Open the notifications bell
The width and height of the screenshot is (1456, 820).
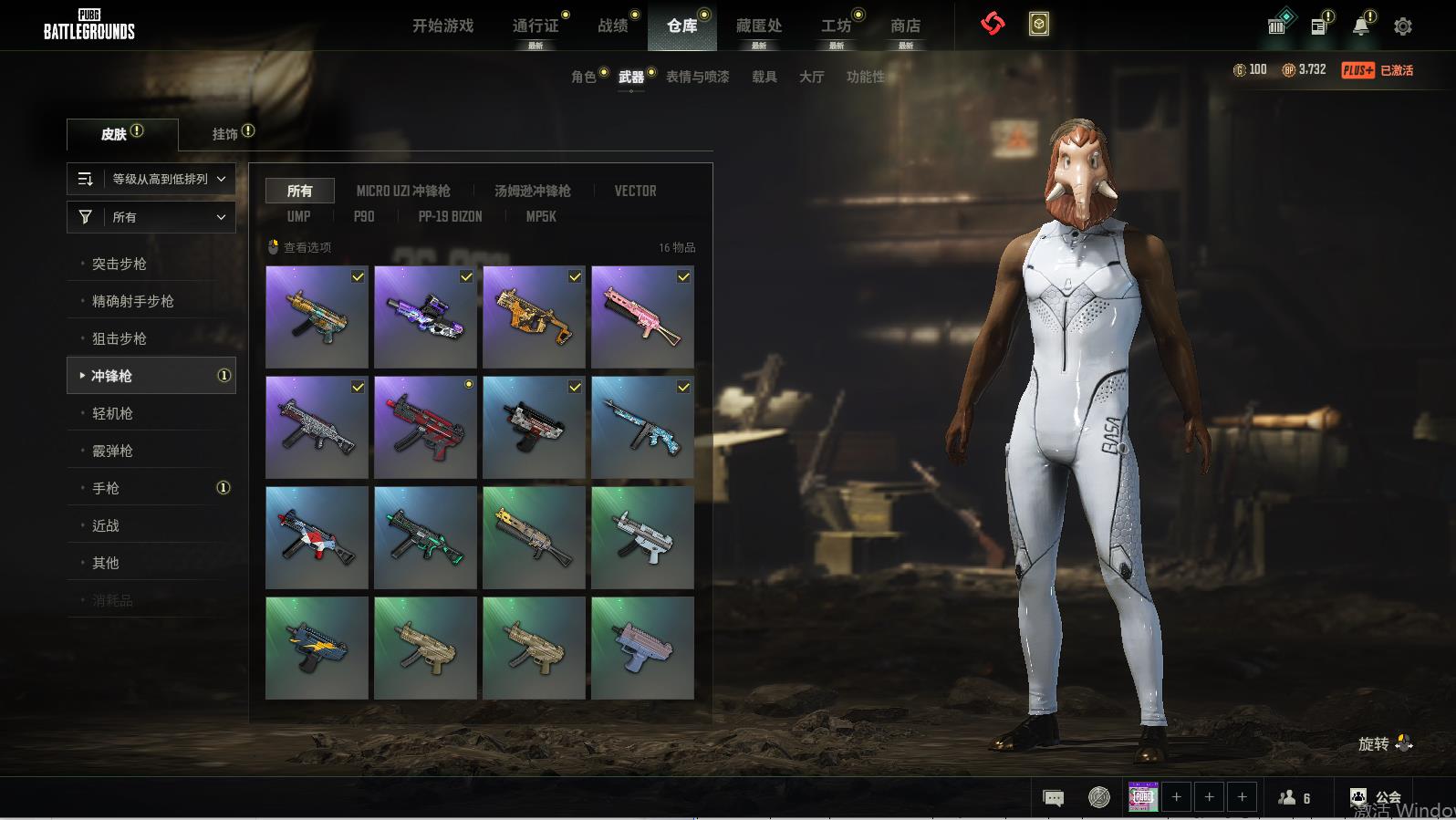coord(1360,26)
